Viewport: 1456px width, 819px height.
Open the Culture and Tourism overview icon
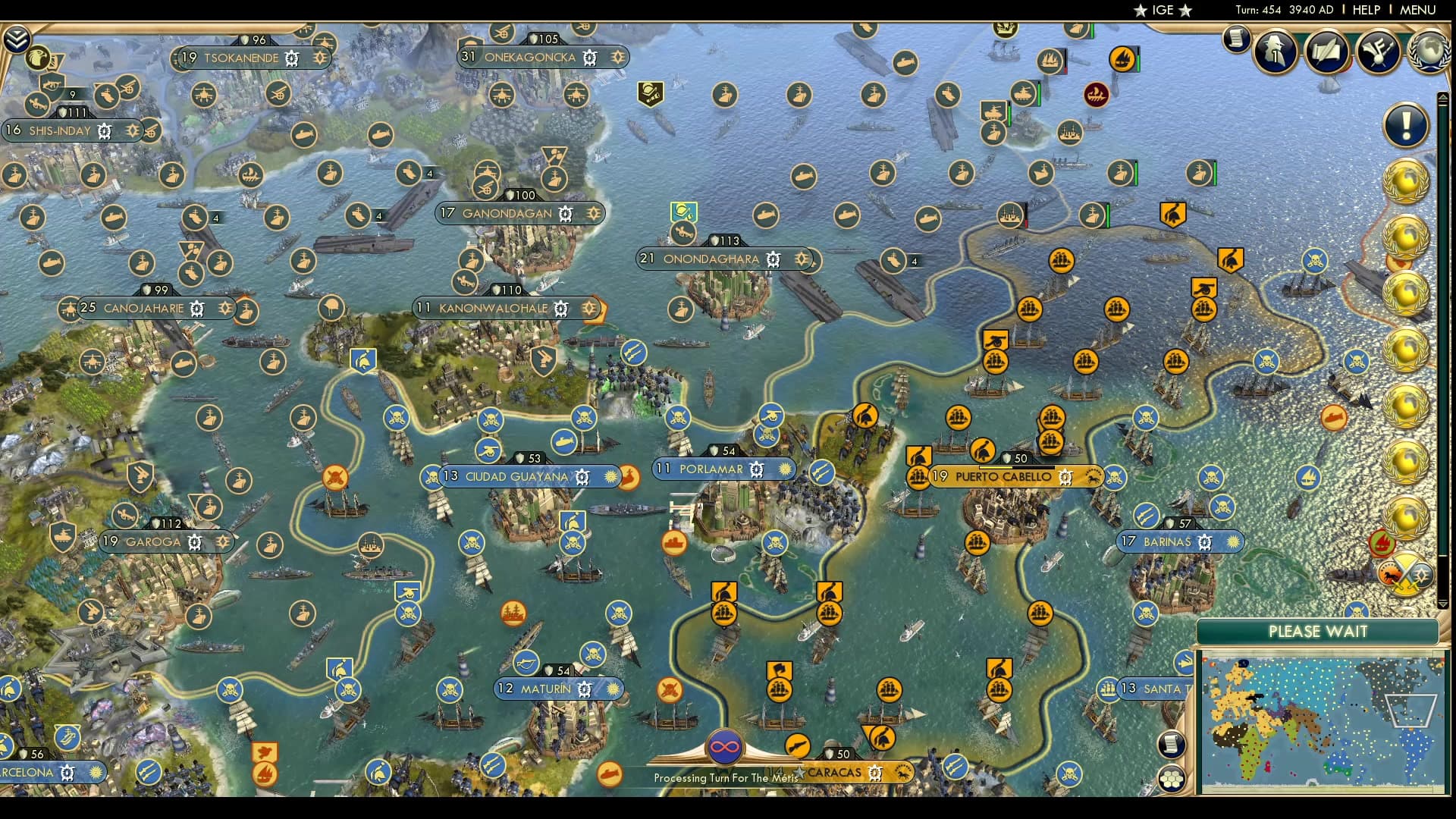coord(1377,52)
